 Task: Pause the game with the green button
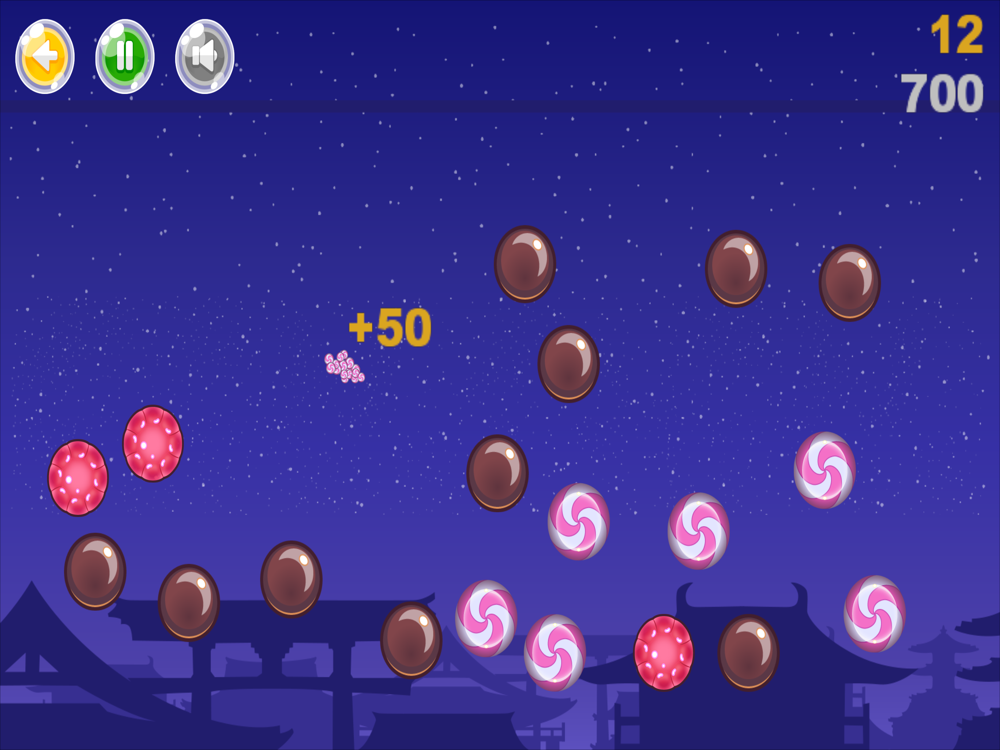tap(124, 56)
